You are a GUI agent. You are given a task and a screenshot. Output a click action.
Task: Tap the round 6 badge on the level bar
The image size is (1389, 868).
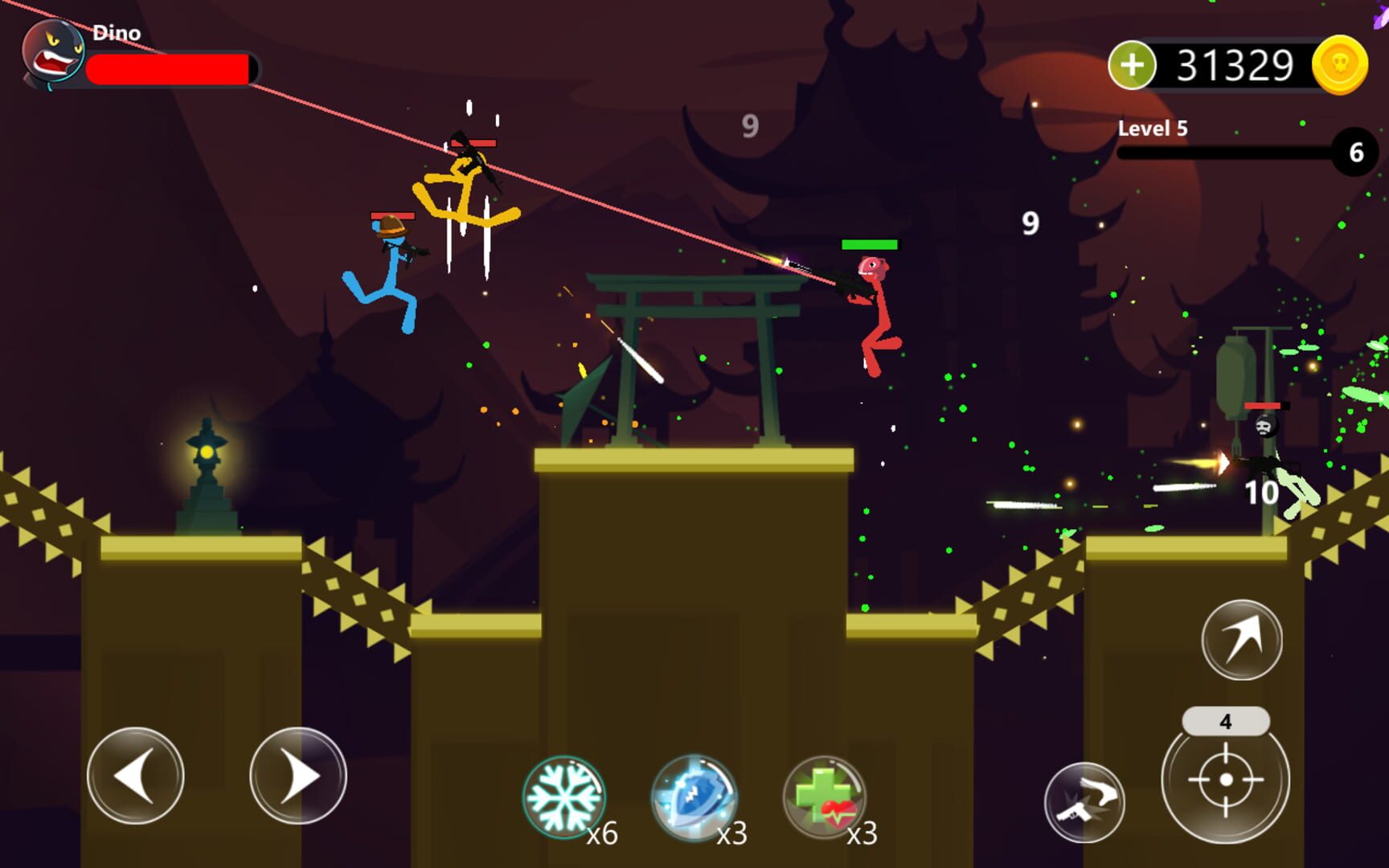[x=1358, y=149]
